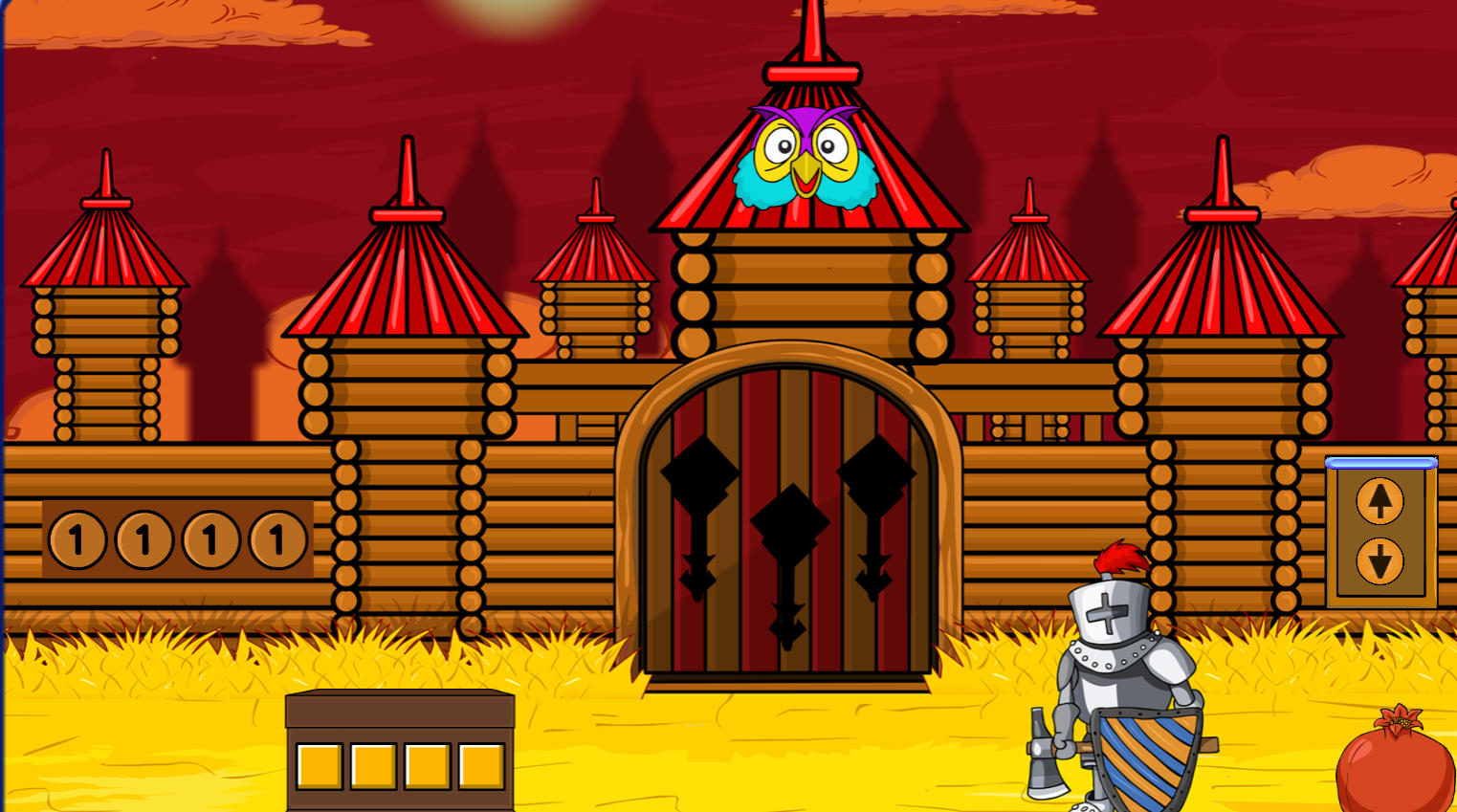Push the up arrow on the wall panel

click(1380, 501)
